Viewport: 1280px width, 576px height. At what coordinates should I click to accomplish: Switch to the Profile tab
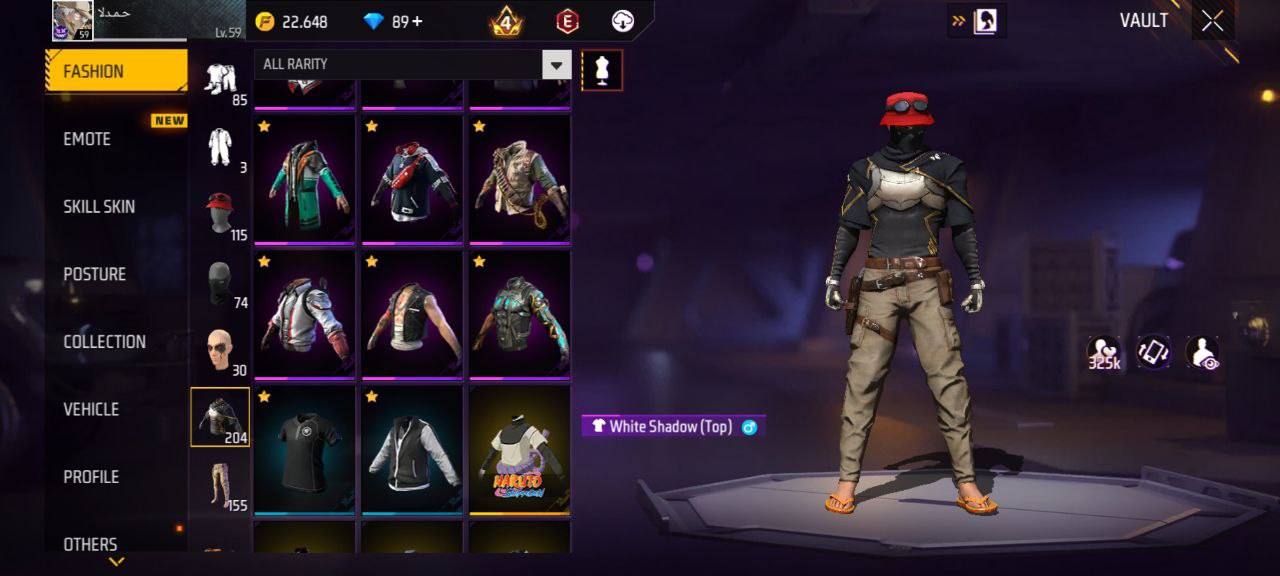click(x=91, y=477)
